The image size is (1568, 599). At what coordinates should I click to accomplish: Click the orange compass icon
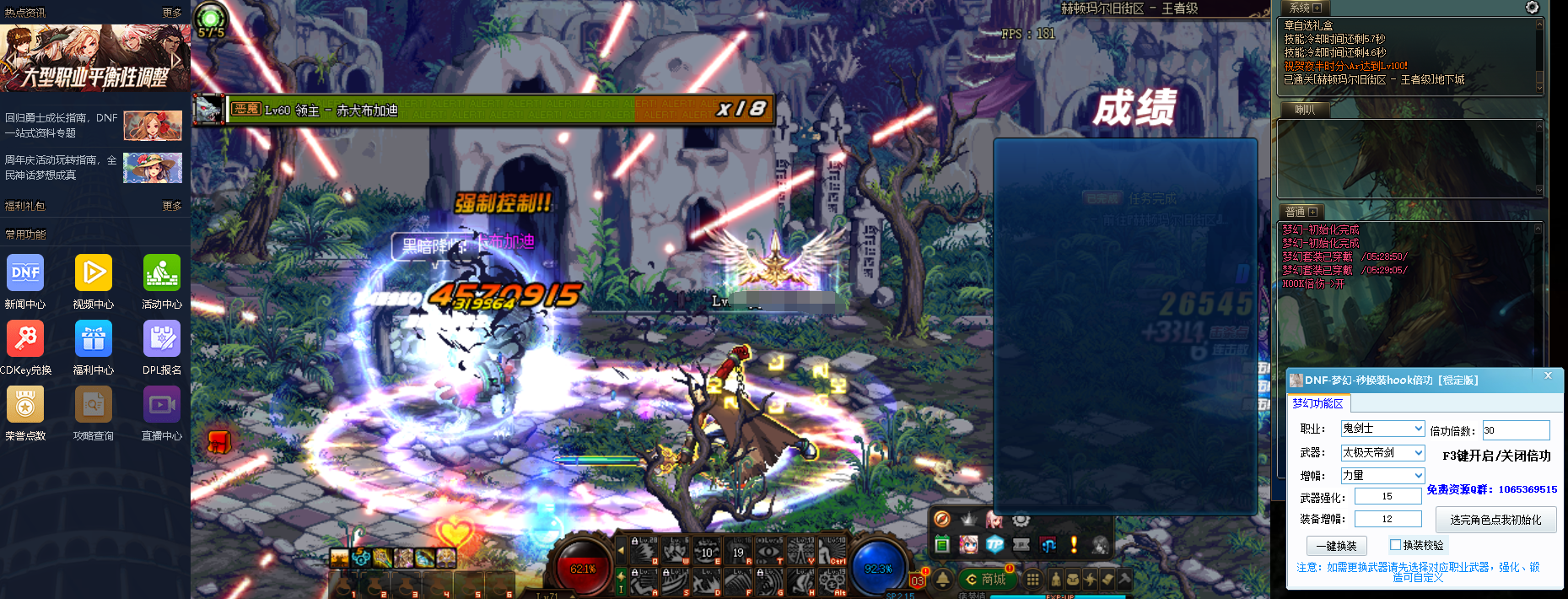pyautogui.click(x=942, y=519)
